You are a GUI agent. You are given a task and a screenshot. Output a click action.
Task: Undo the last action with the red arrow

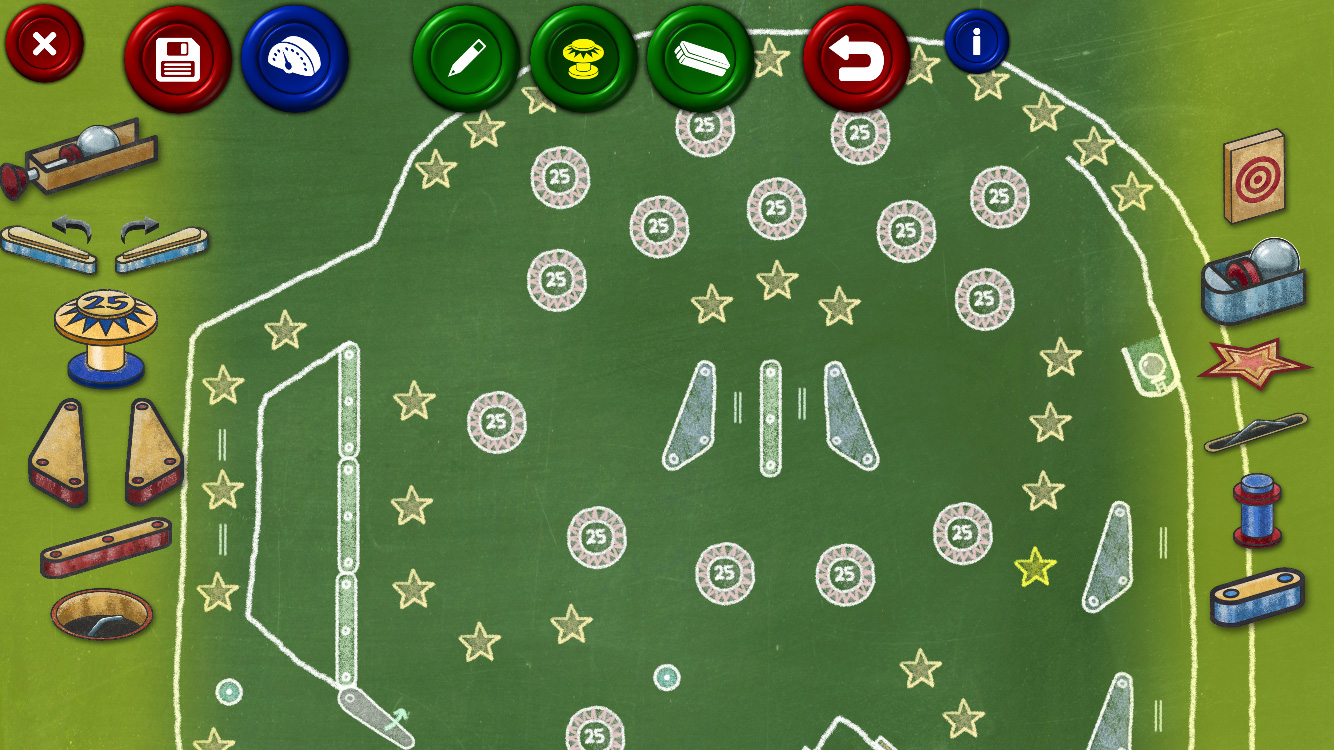[x=856, y=59]
